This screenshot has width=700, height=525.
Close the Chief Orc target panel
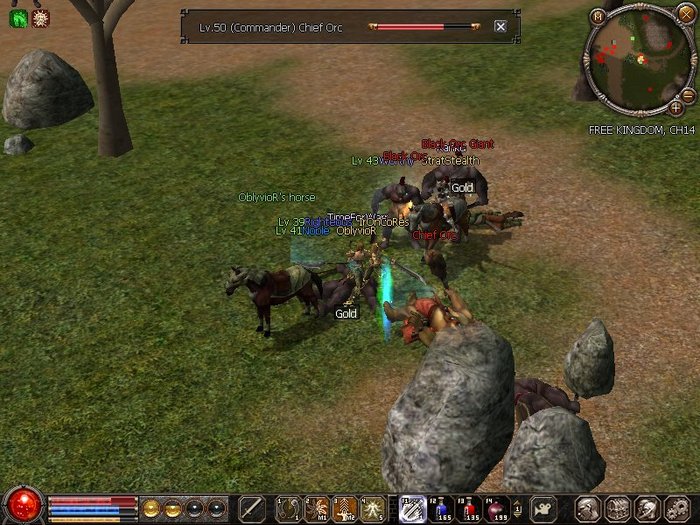pos(500,27)
